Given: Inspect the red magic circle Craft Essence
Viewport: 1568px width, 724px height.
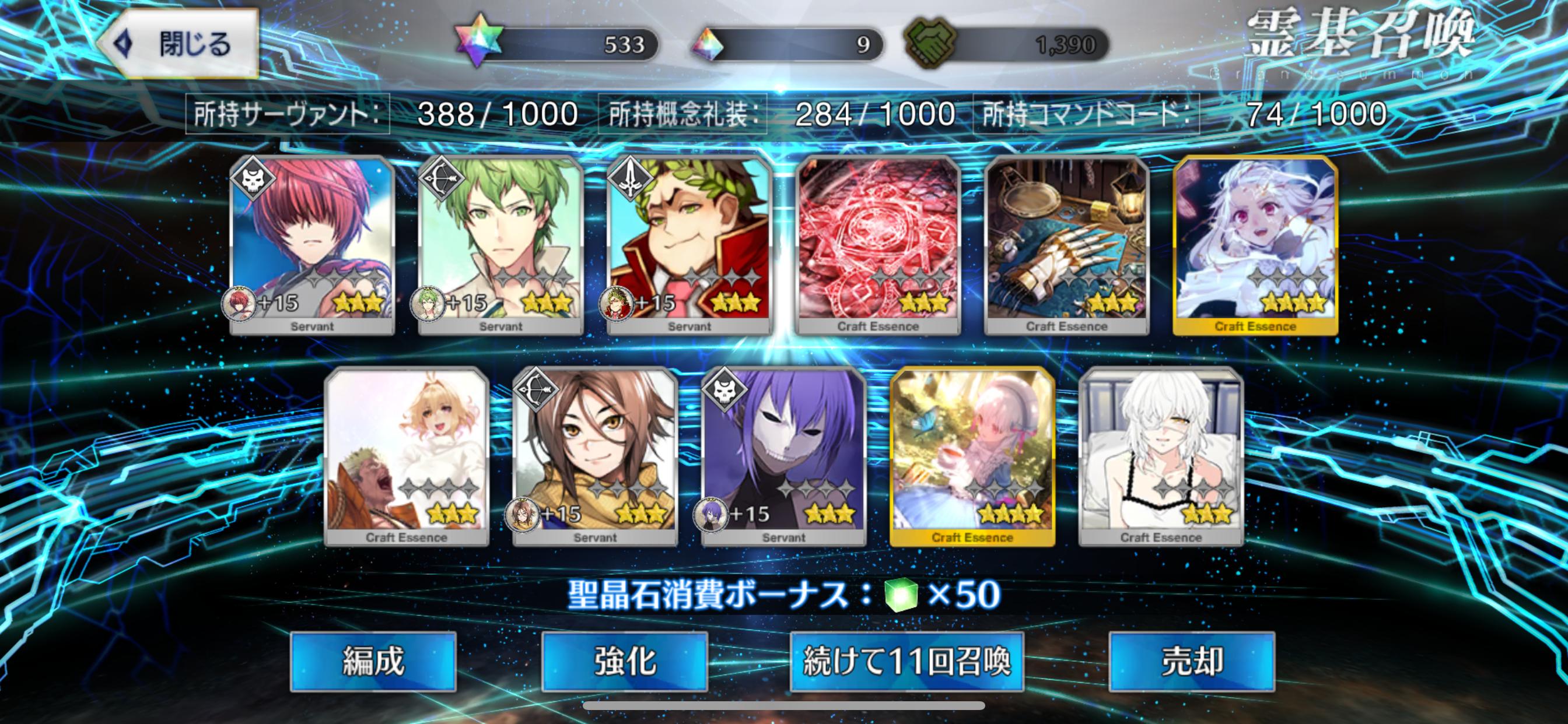Looking at the screenshot, I should pos(878,243).
